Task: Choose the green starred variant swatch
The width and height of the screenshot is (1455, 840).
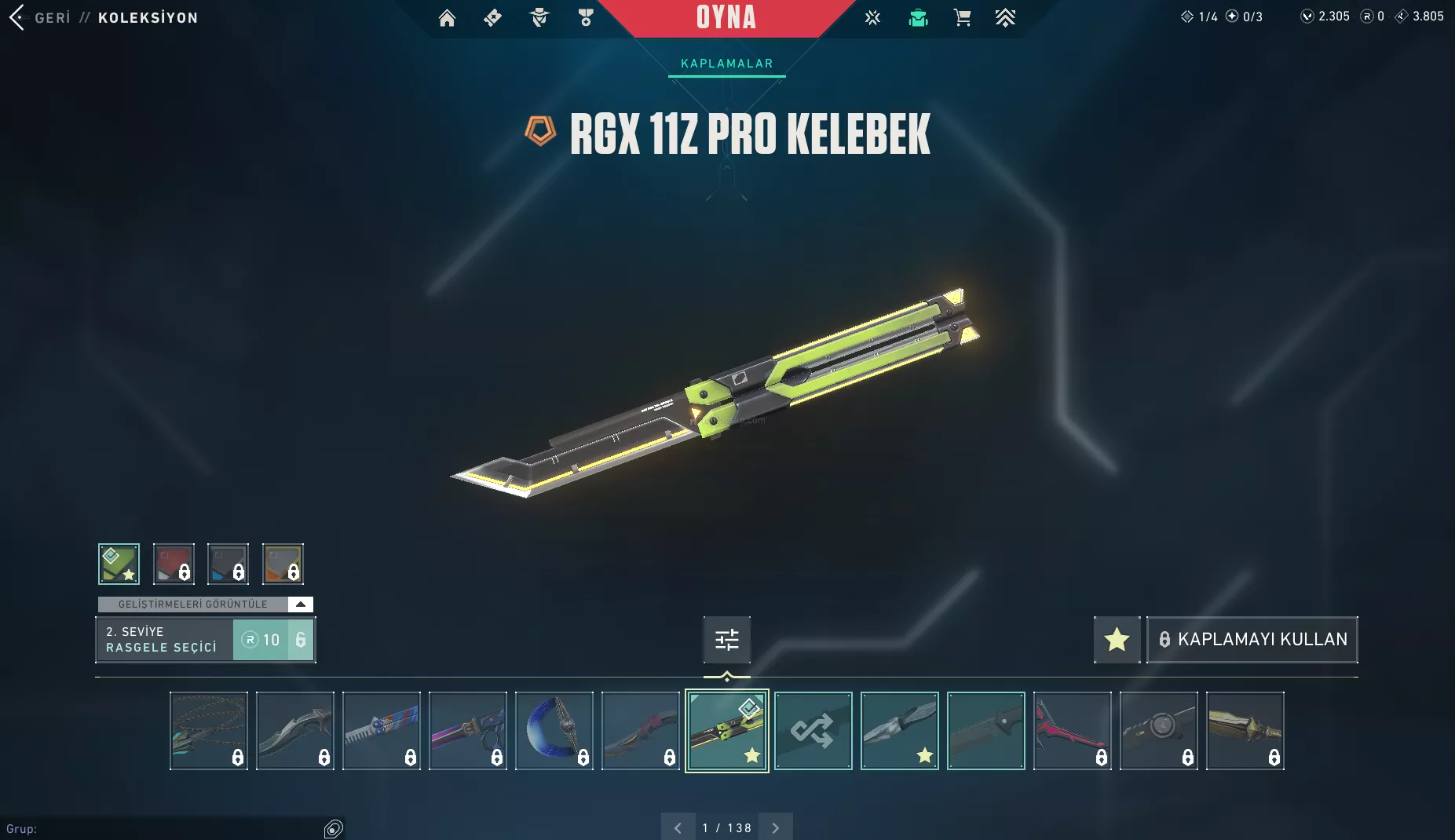Action: coord(119,564)
